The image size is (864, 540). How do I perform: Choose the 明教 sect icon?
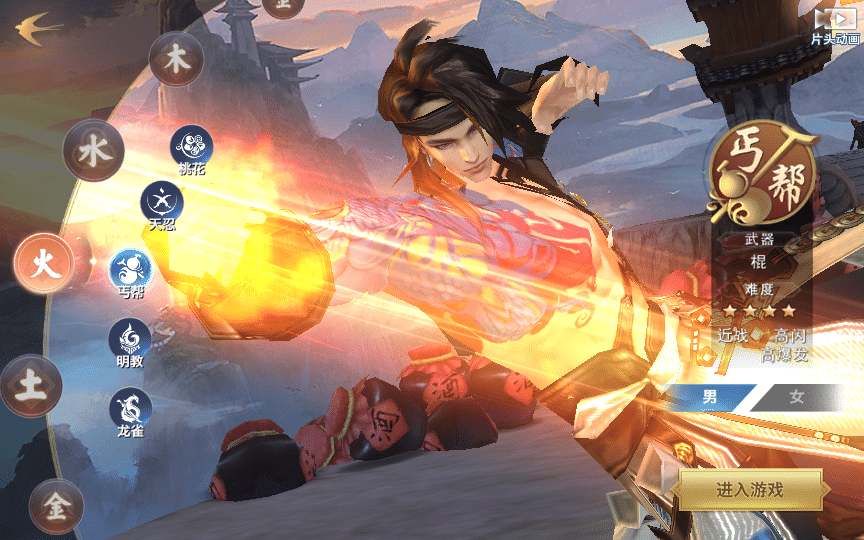tap(130, 338)
